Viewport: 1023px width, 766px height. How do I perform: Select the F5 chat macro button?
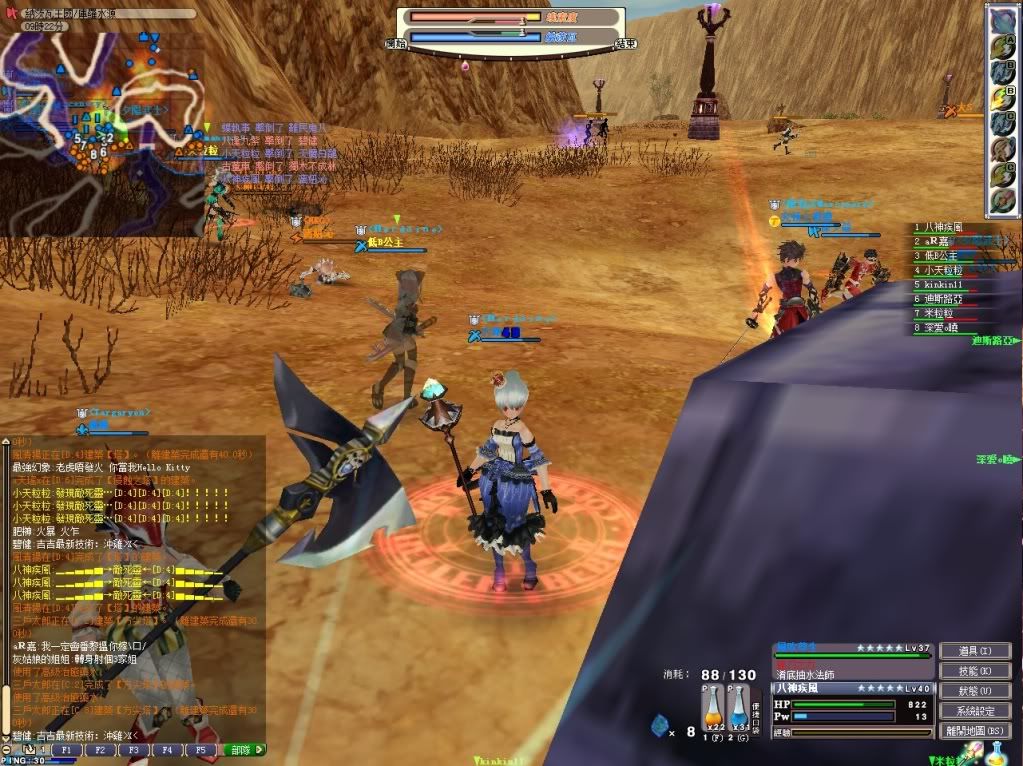199,749
